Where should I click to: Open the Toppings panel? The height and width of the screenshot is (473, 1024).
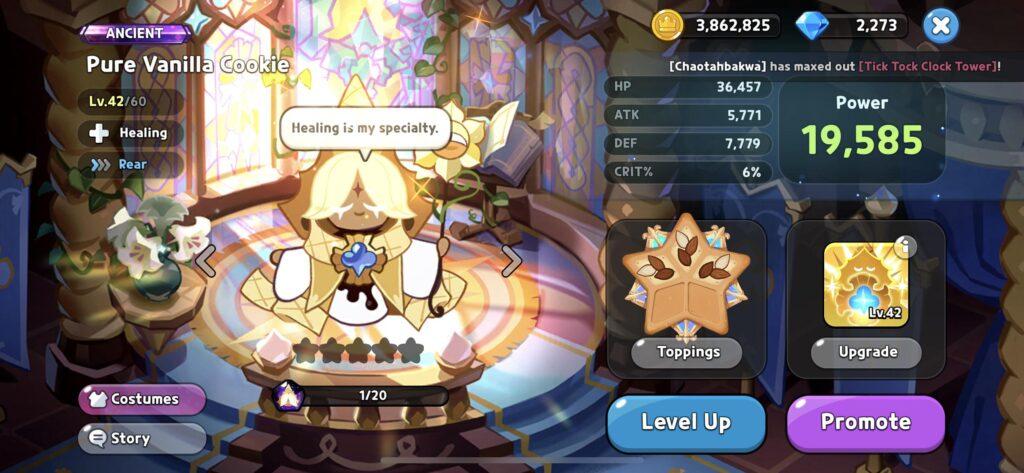pyautogui.click(x=687, y=352)
